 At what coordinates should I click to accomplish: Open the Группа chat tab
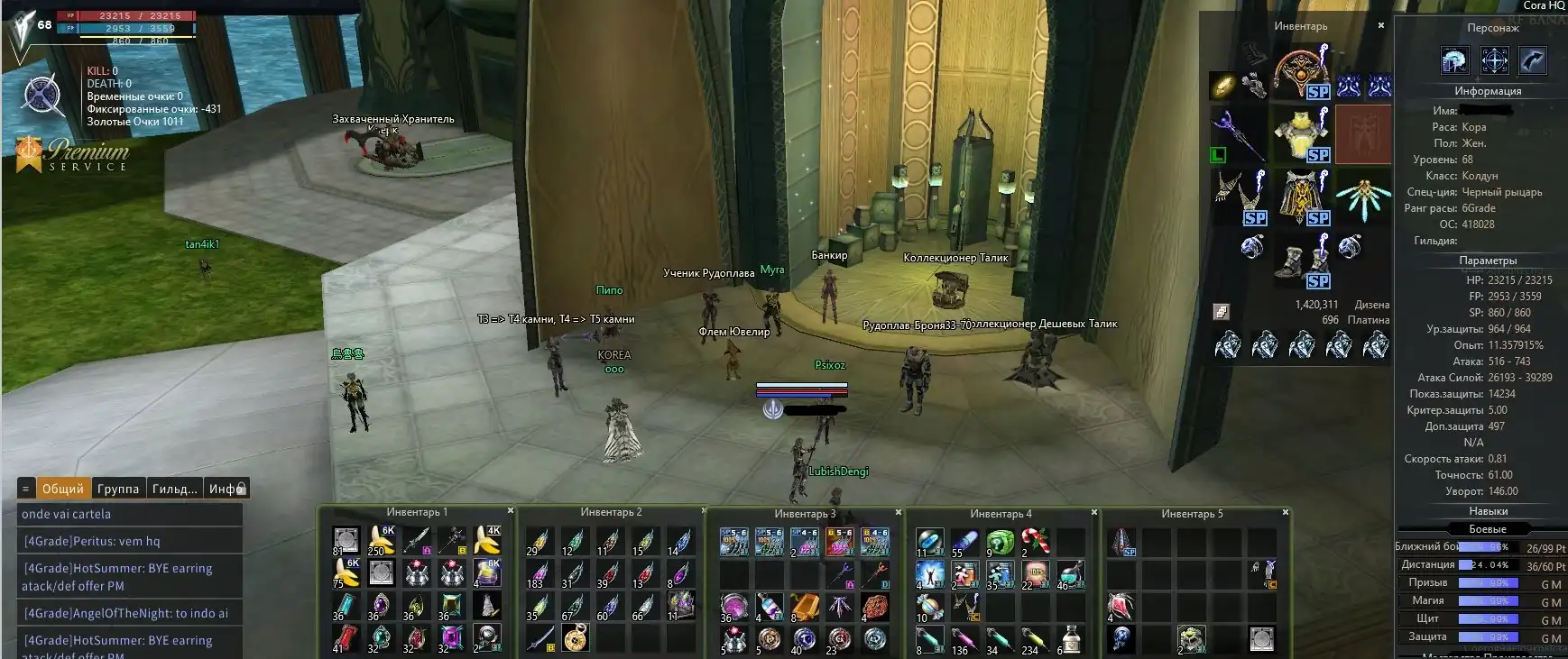(x=118, y=489)
